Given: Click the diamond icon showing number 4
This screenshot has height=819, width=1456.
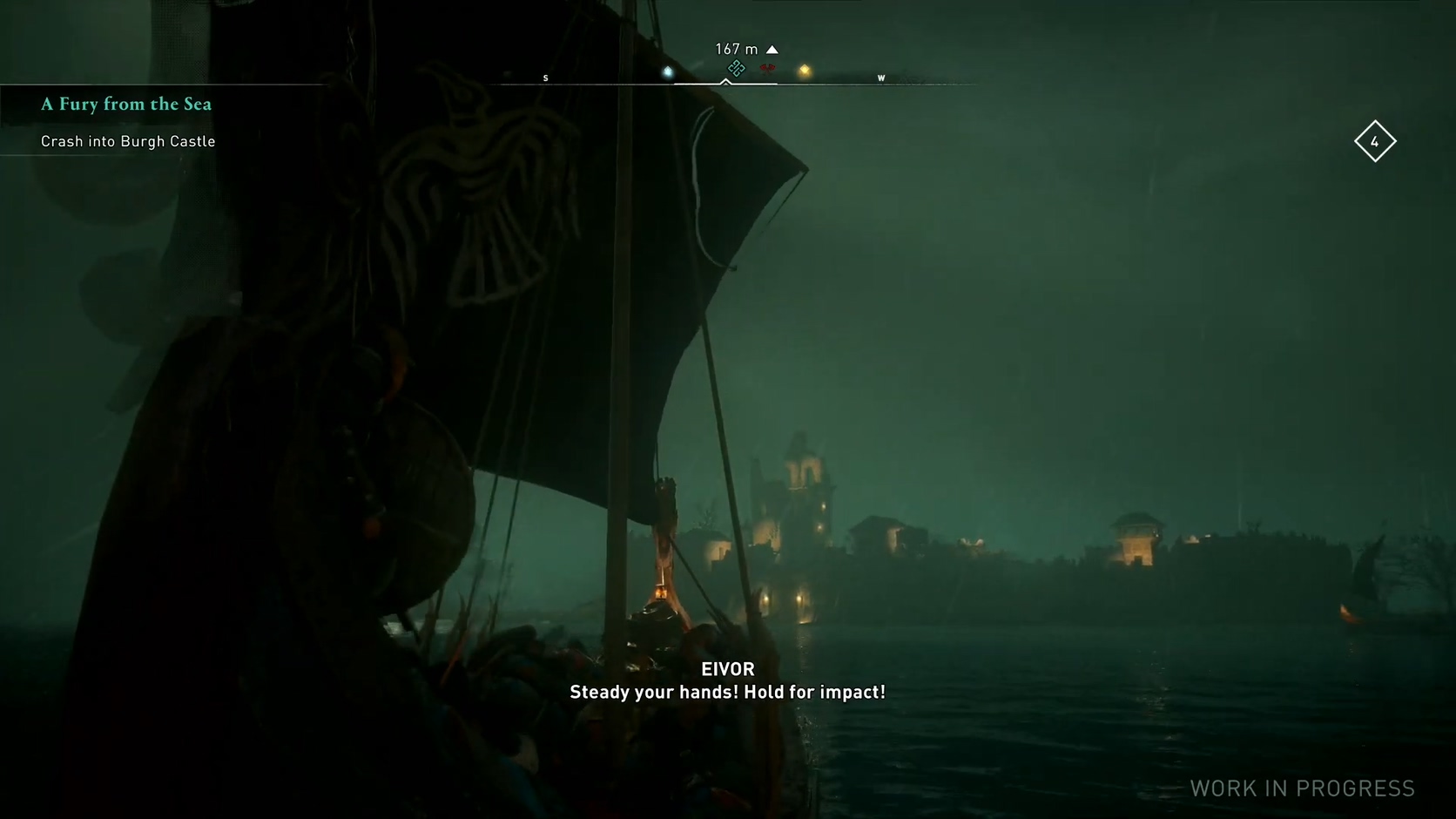Looking at the screenshot, I should click(1375, 141).
